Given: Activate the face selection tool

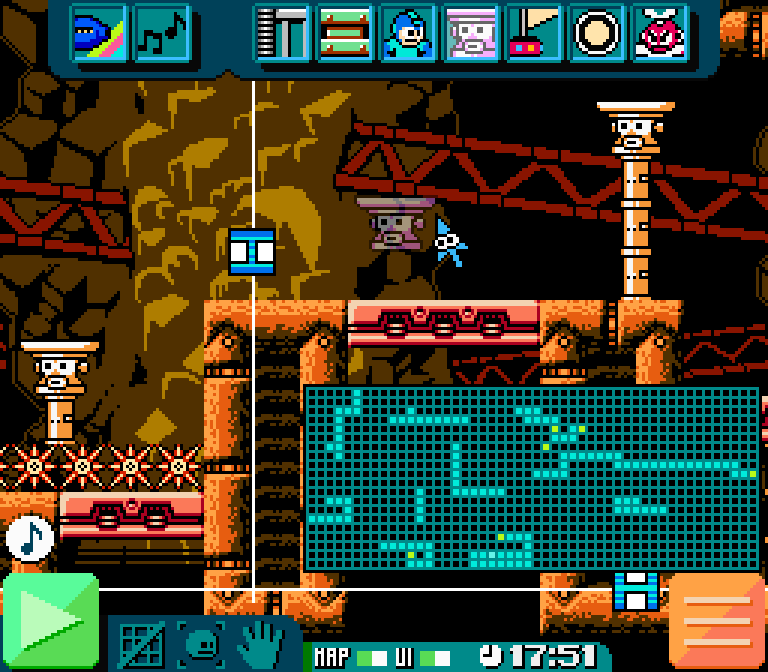Looking at the screenshot, I should (204, 644).
